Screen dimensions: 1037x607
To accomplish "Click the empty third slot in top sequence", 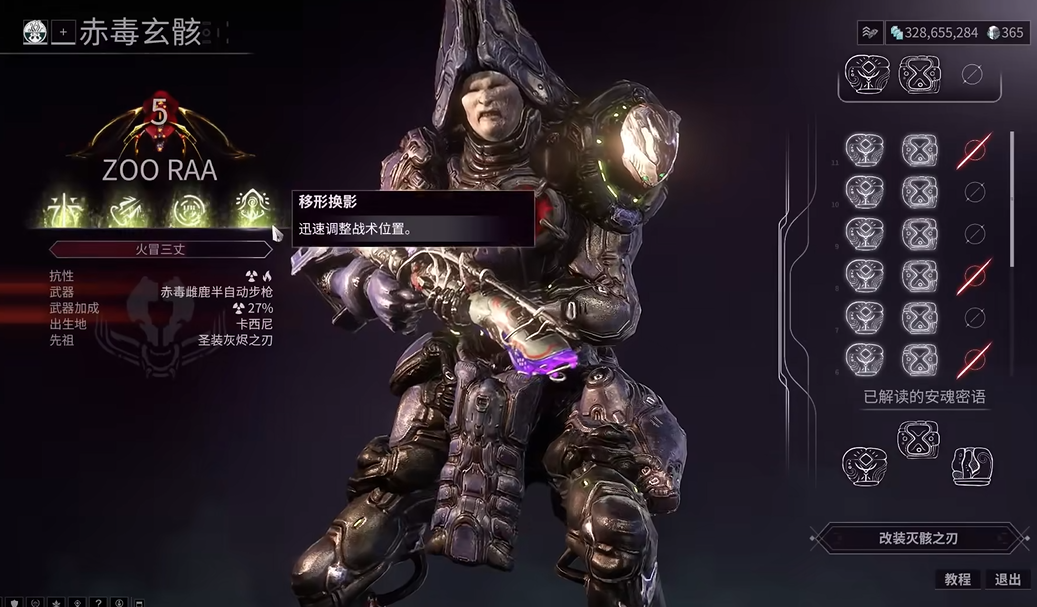I will click(x=972, y=74).
